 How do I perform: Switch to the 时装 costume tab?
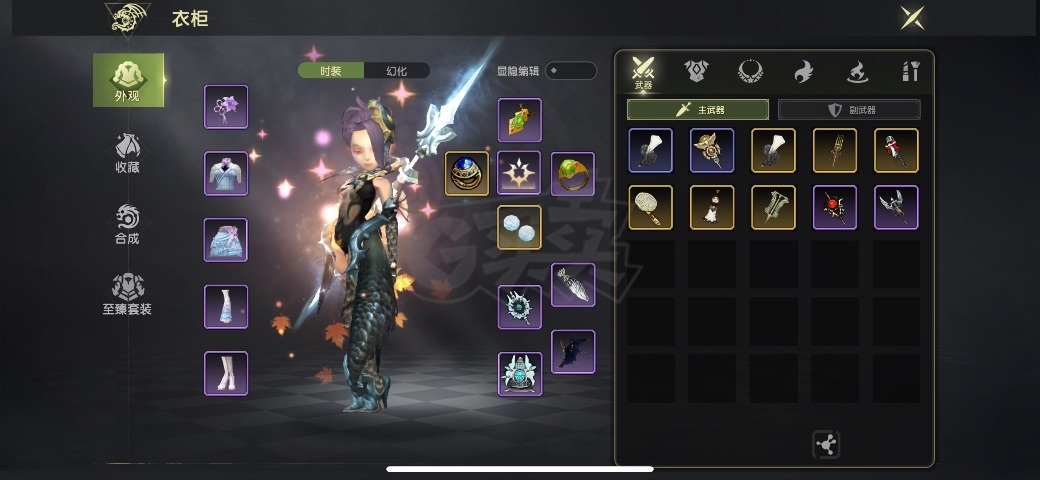(331, 71)
